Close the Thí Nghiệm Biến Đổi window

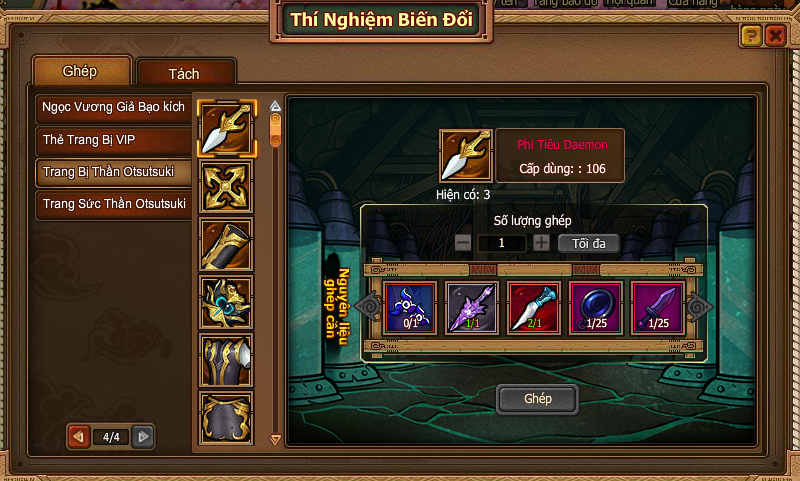(775, 37)
